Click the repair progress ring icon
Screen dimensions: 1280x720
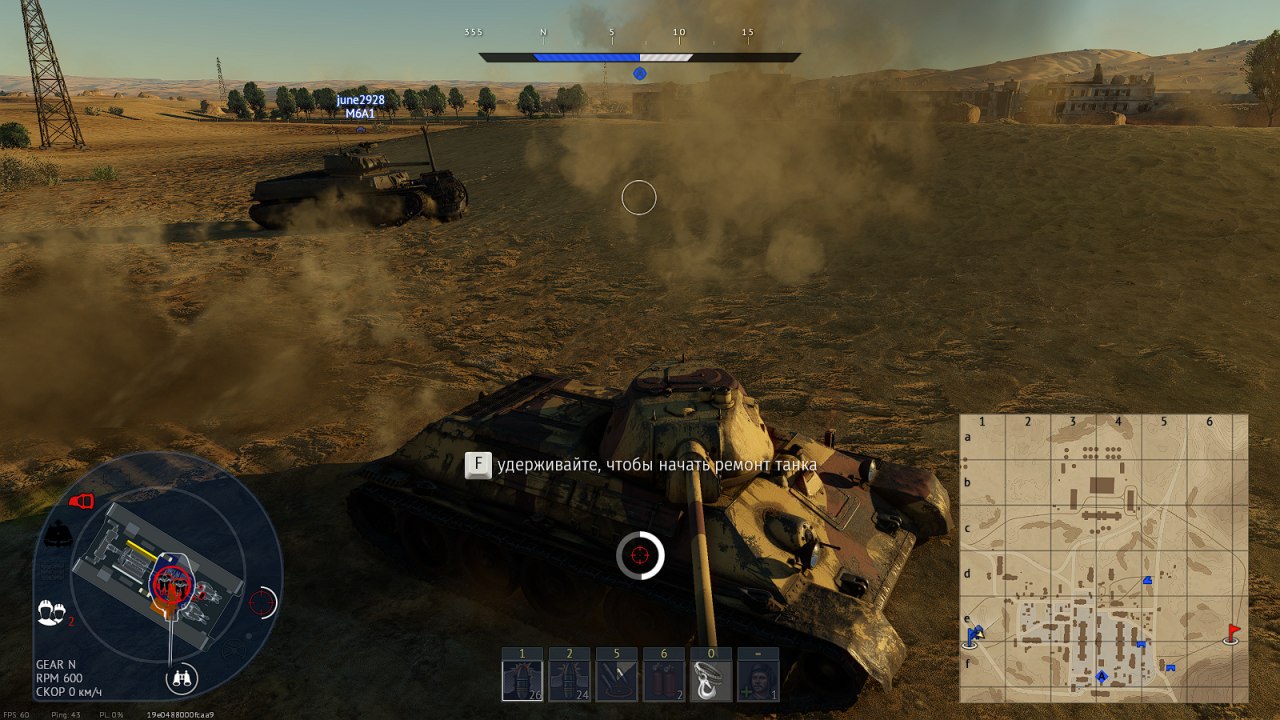pos(640,555)
